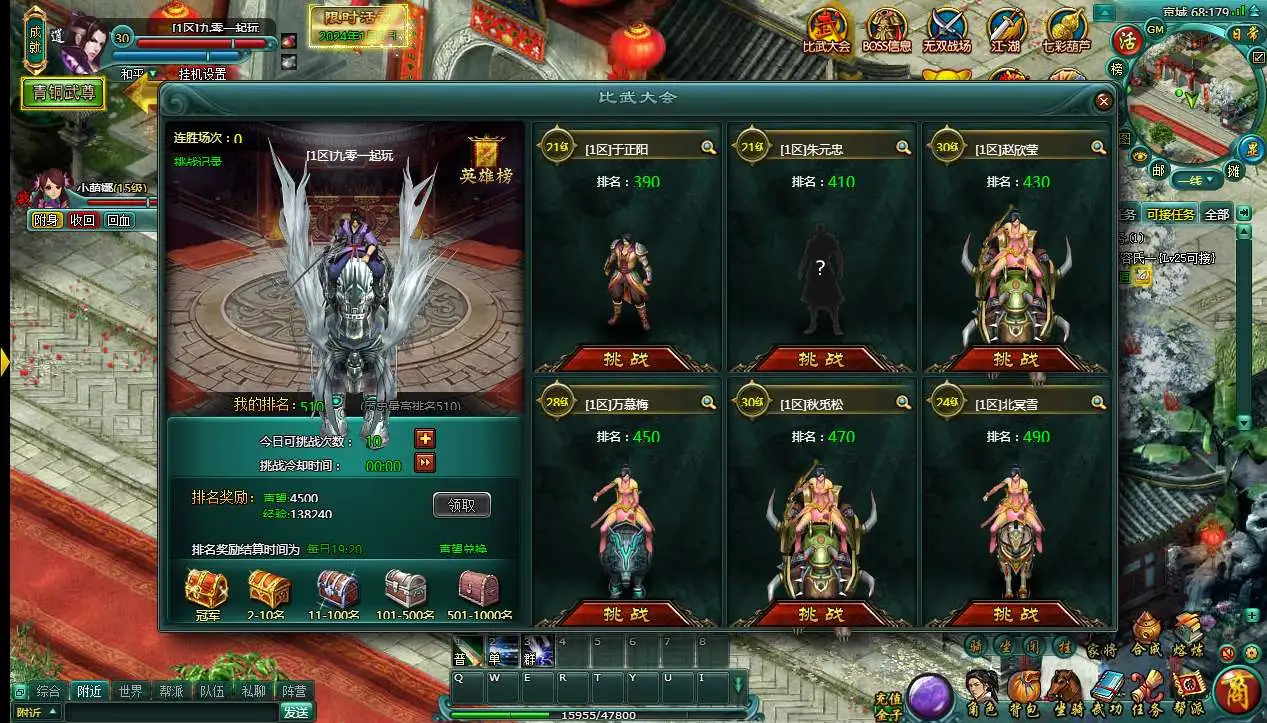The height and width of the screenshot is (723, 1267).
Task: Open the 声望兑换 reputation exchange link
Action: point(463,549)
